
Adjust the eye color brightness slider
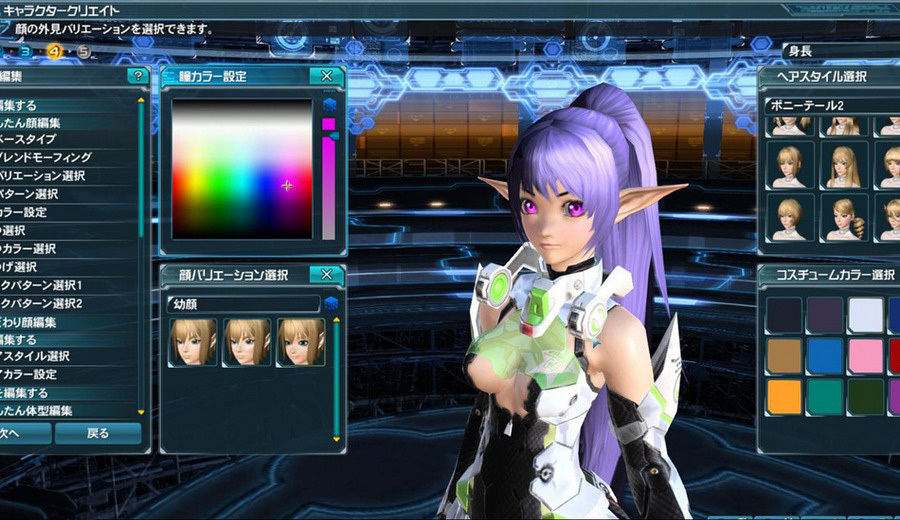(328, 180)
